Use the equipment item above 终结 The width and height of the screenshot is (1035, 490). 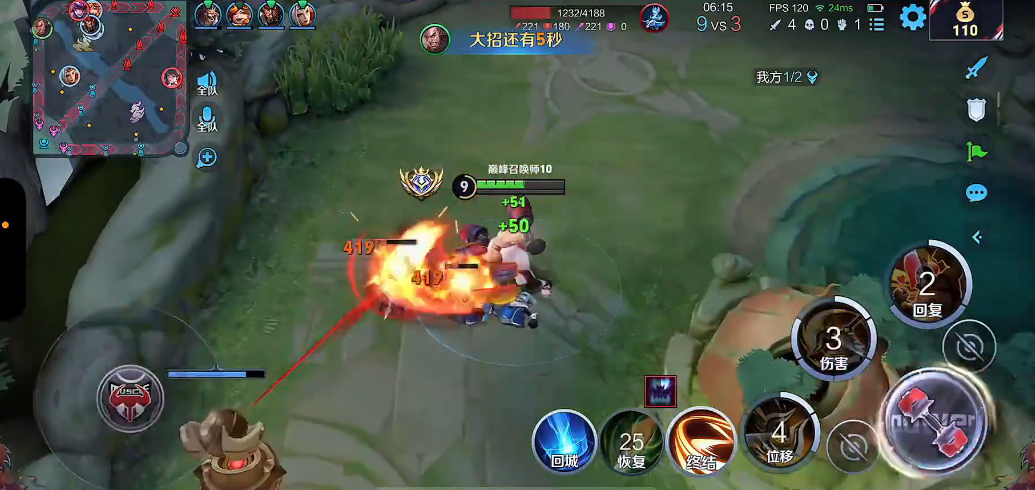660,391
